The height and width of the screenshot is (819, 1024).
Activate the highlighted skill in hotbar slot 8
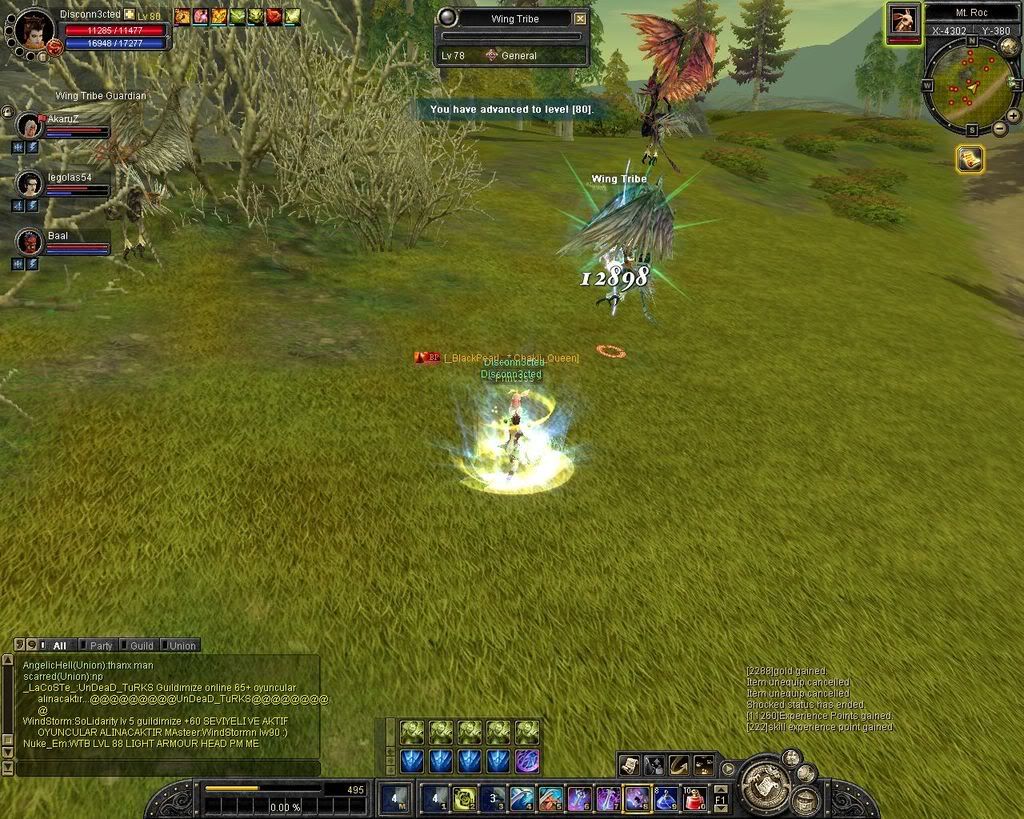pos(637,798)
